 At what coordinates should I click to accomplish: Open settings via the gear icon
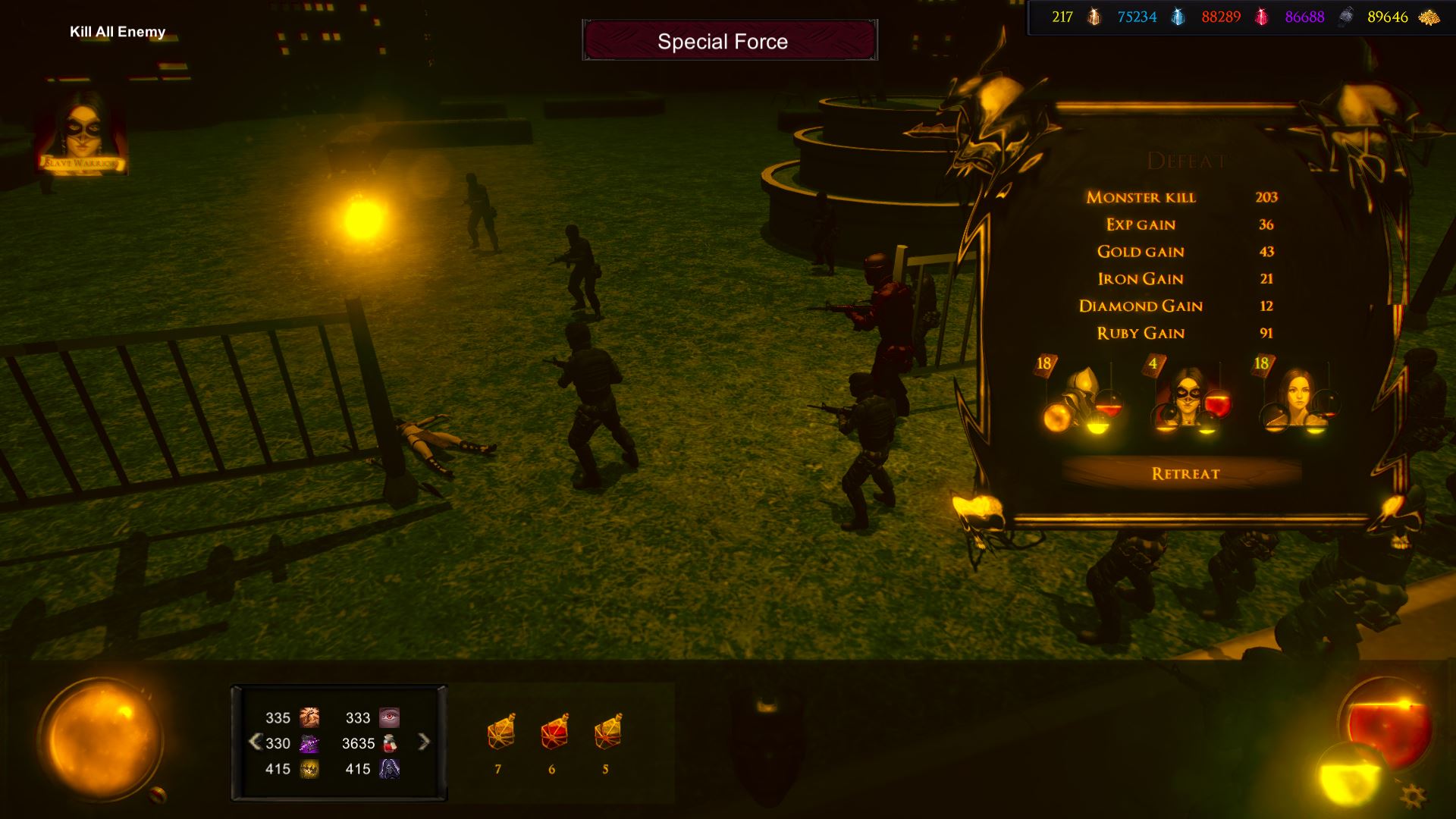coord(1412,795)
